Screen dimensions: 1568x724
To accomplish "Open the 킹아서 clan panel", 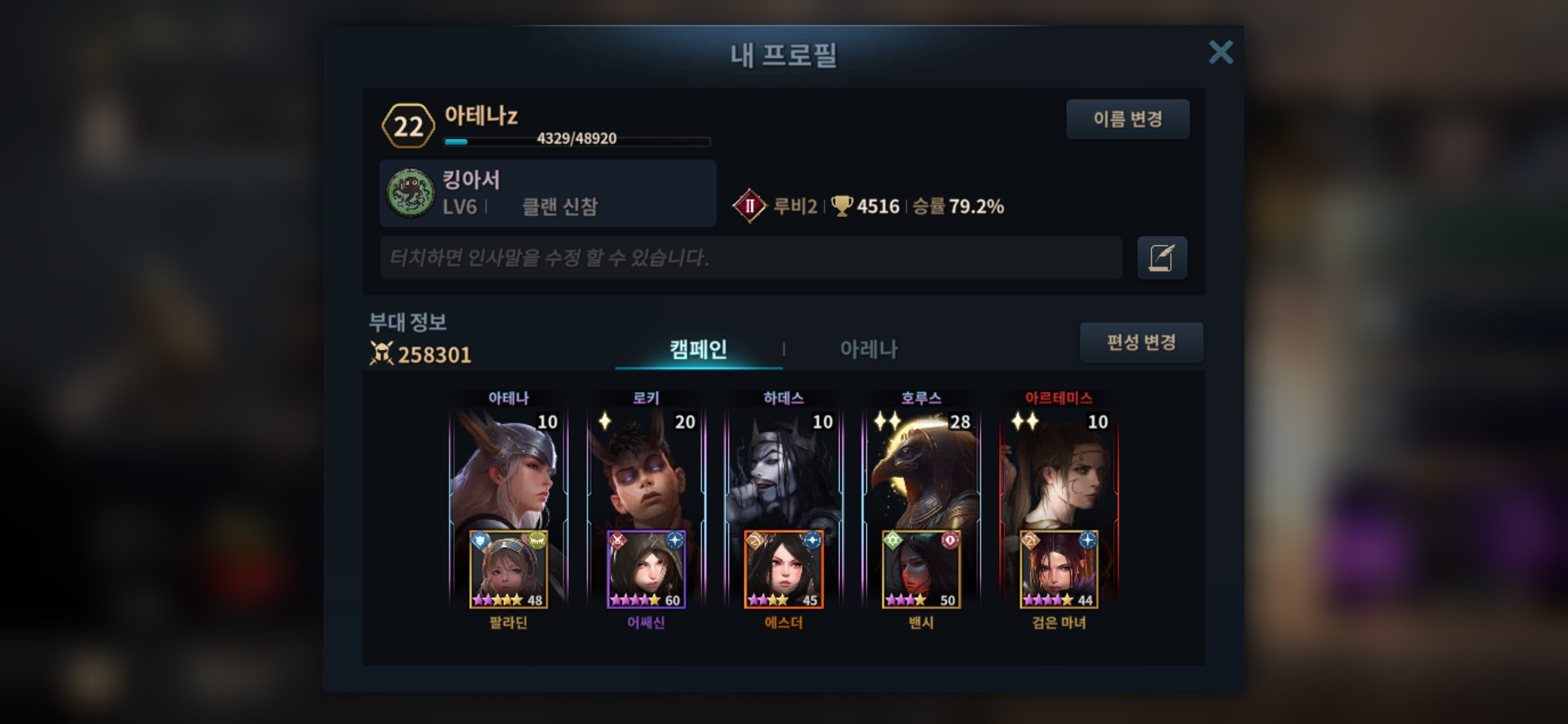I will [x=547, y=193].
